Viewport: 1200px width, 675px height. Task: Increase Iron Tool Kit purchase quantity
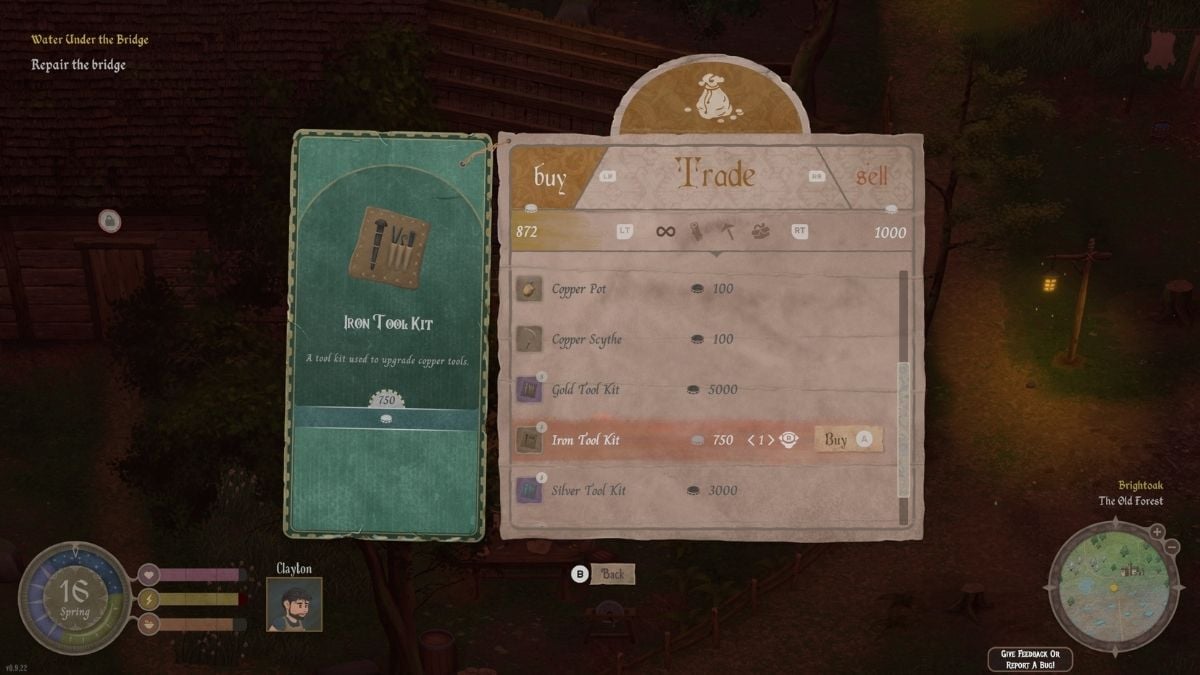tap(771, 440)
